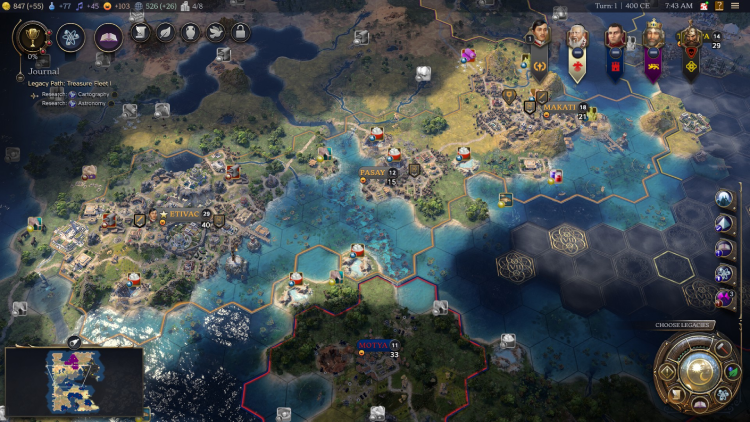
Task: Click the padlock-icon unlocks button
Action: tap(239, 32)
